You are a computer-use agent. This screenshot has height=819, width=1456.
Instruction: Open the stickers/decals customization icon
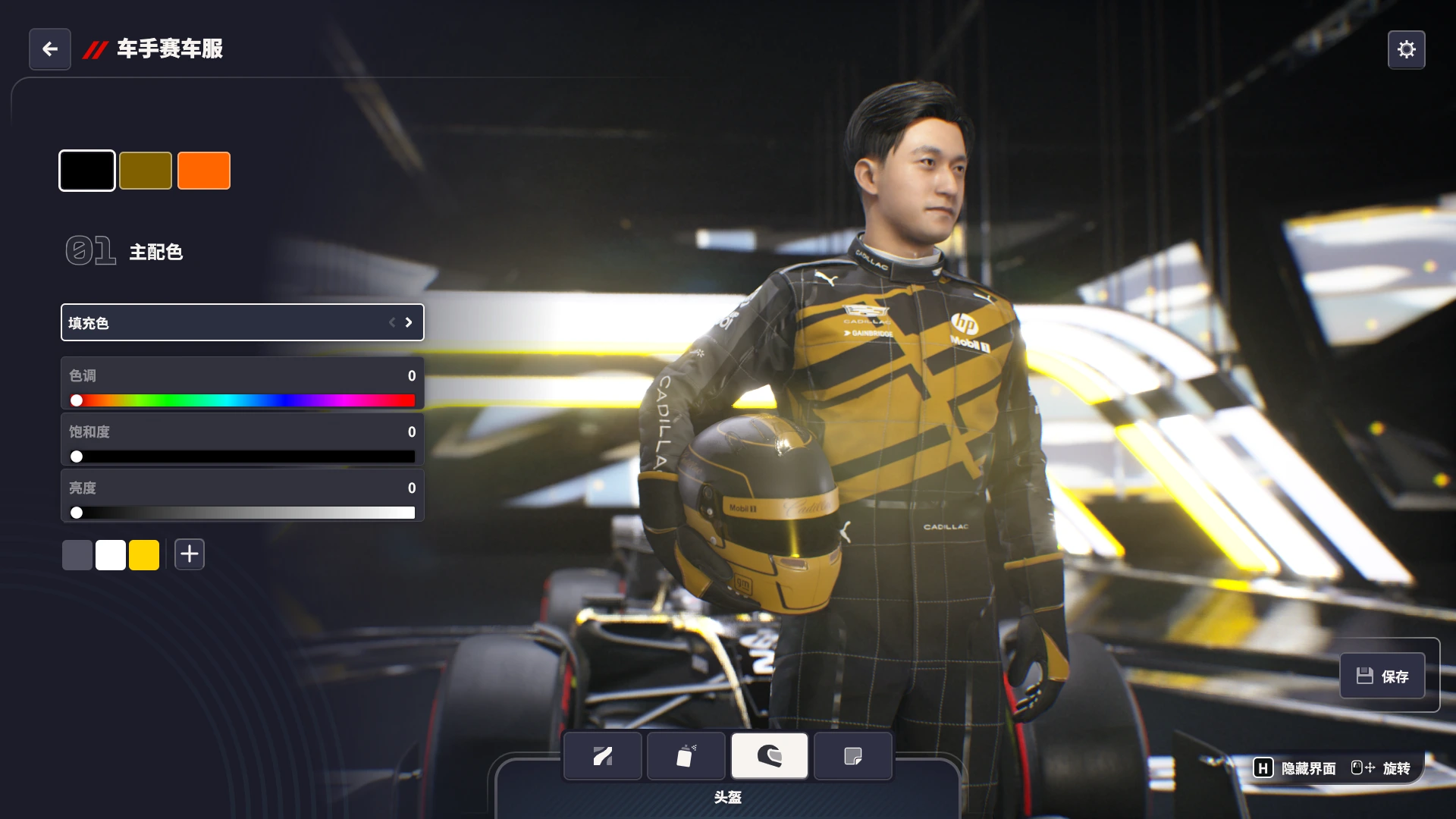coord(852,755)
